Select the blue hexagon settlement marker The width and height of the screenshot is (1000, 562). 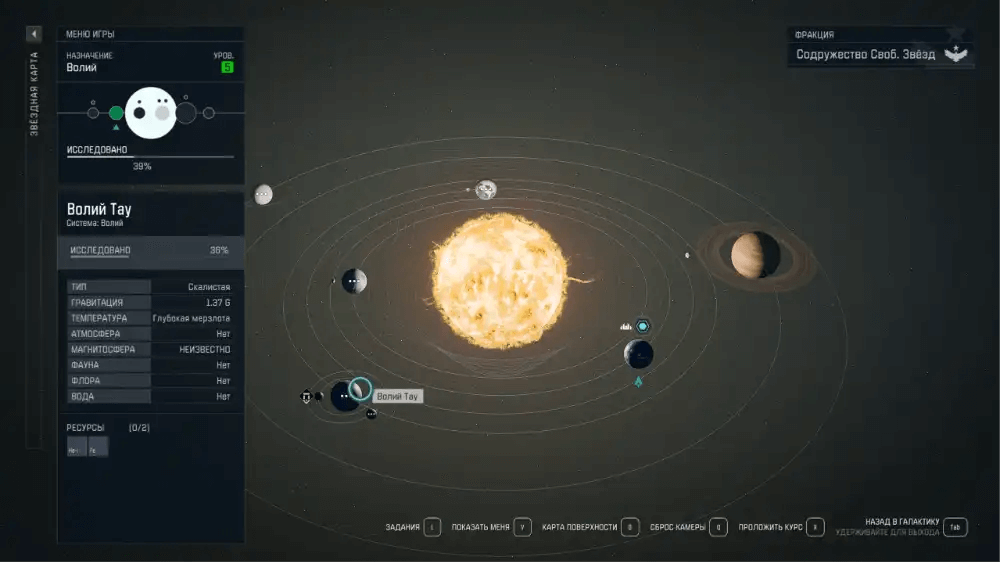coord(643,326)
